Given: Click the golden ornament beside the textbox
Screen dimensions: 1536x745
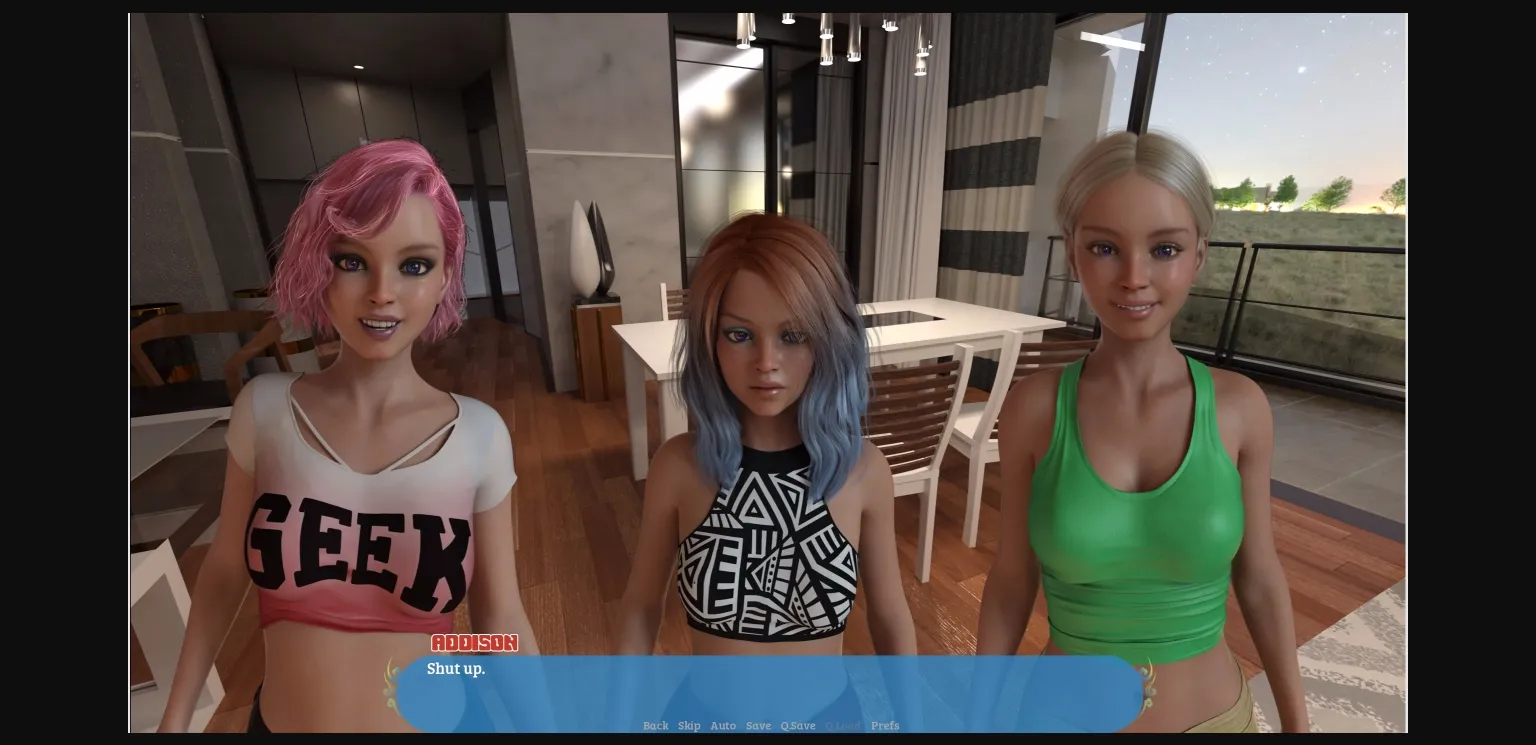Looking at the screenshot, I should [390, 688].
